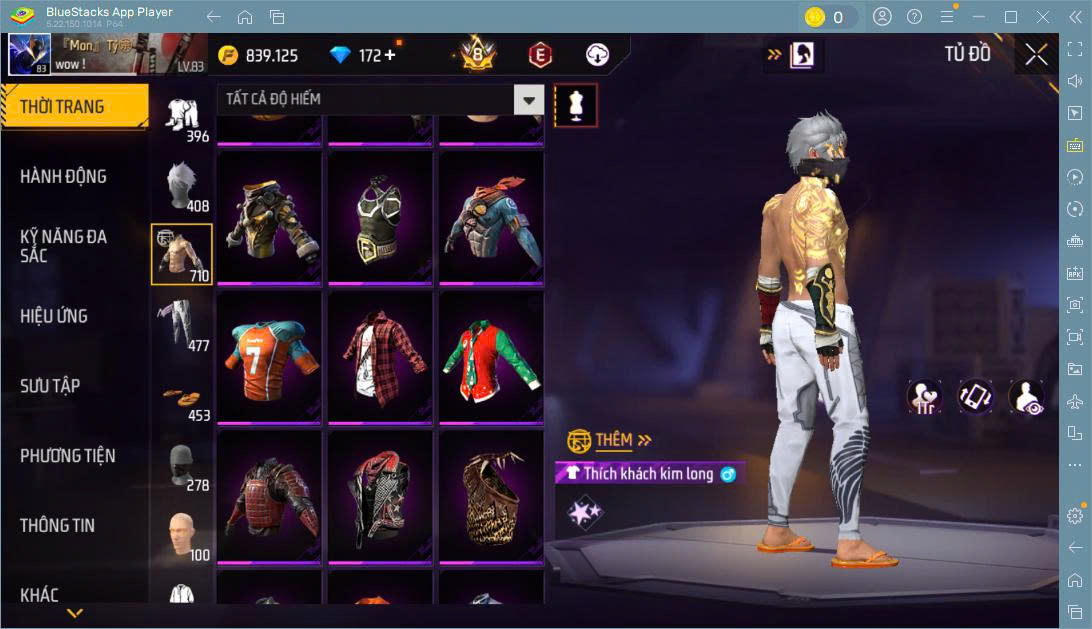Select the red samurai armor top

[x=269, y=497]
